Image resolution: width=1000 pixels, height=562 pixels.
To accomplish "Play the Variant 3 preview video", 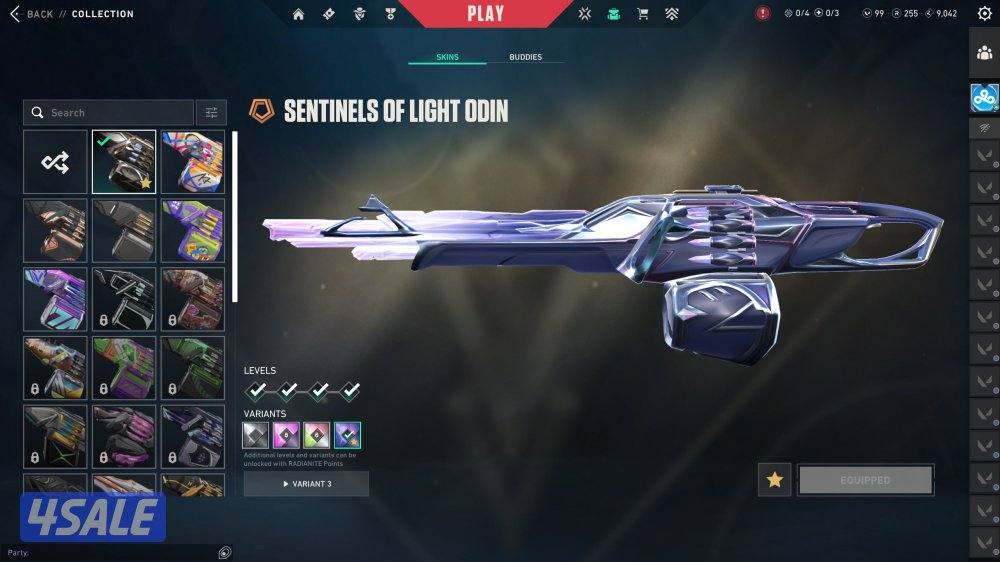I will point(306,484).
